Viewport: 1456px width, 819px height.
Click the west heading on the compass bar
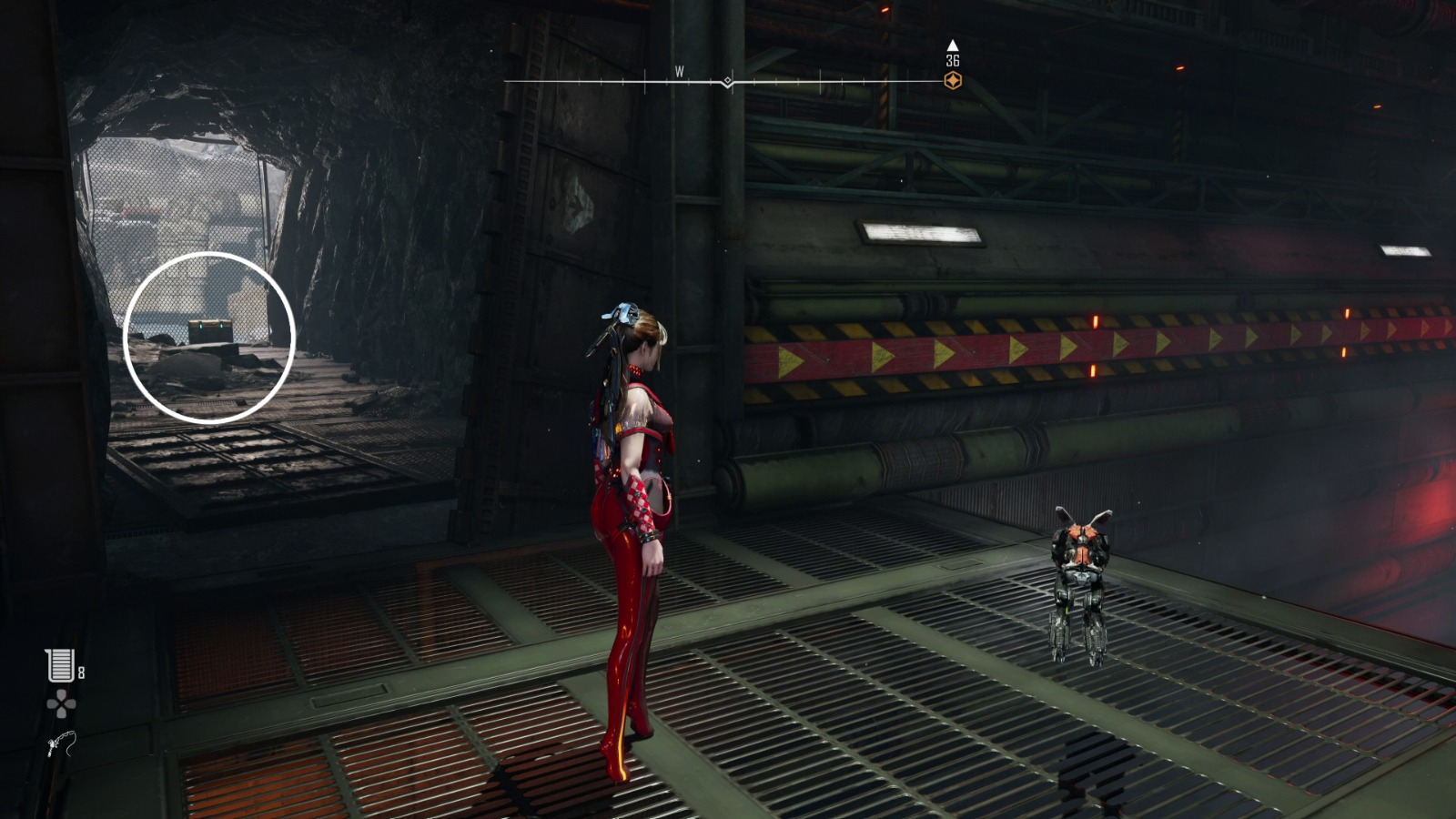click(679, 72)
